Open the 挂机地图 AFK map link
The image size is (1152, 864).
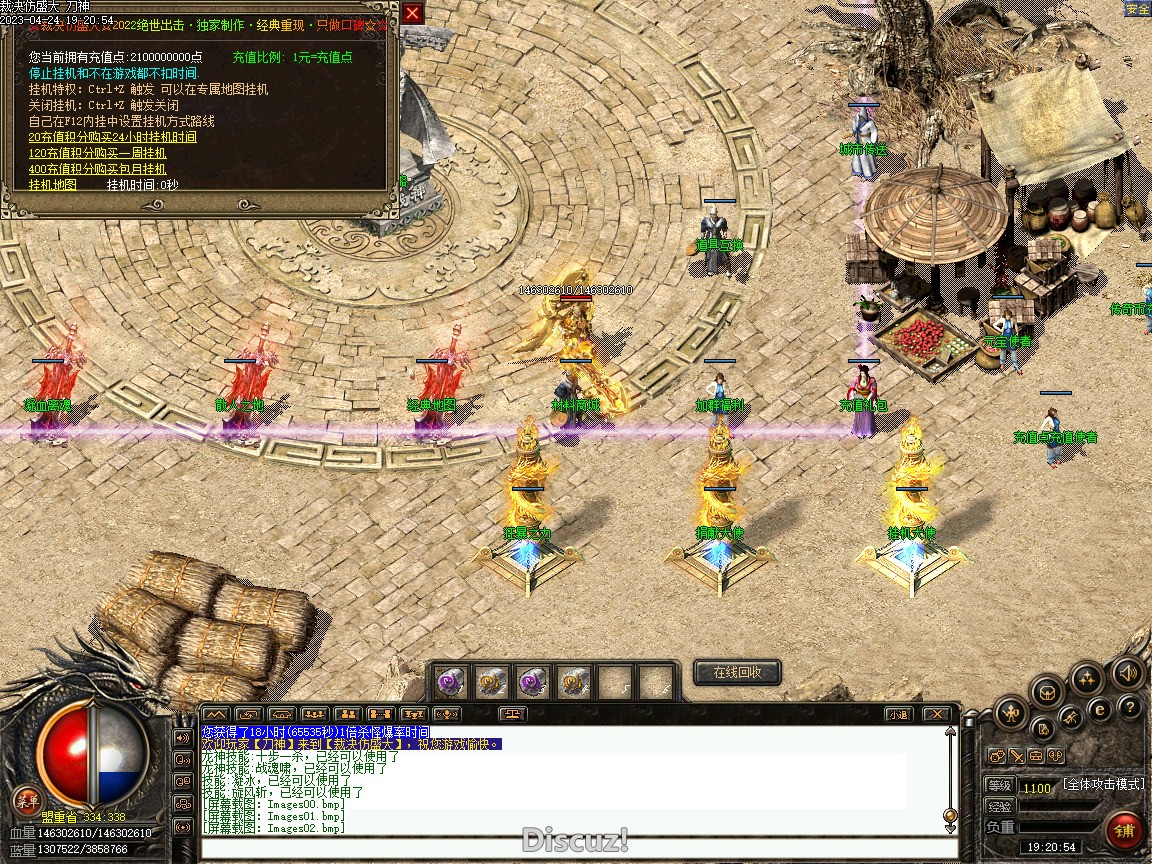click(52, 185)
